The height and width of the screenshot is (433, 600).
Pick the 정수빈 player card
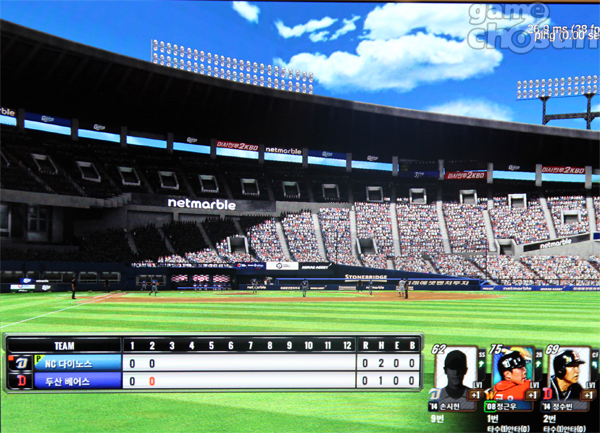[x=567, y=379]
